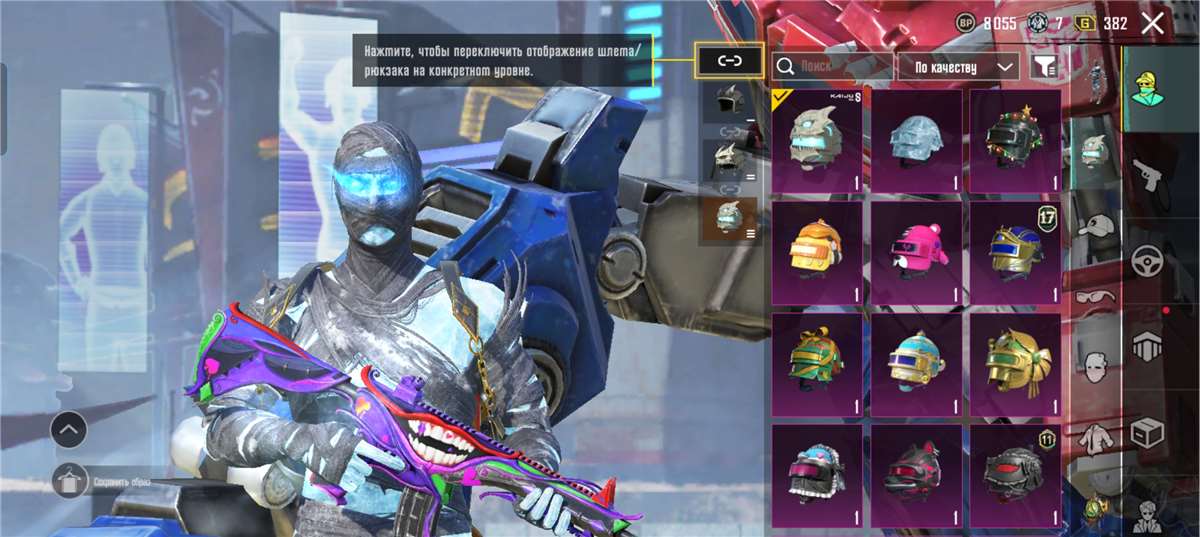1200x537 pixels.
Task: Choose the orange-yellow helmet skin
Action: coord(817,251)
